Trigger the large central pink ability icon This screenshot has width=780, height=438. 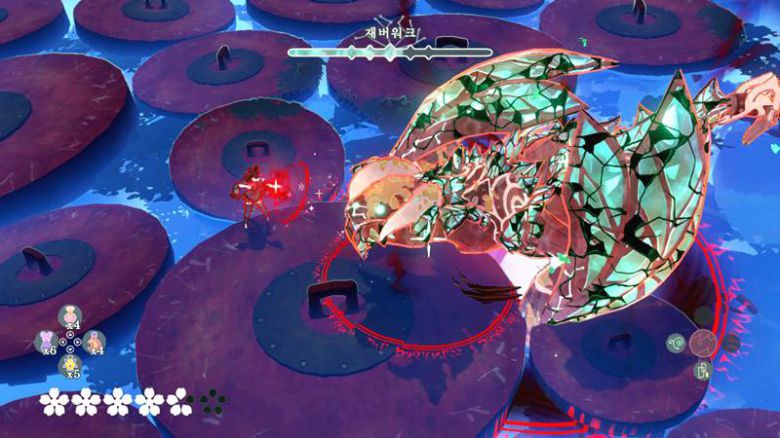(x=704, y=343)
